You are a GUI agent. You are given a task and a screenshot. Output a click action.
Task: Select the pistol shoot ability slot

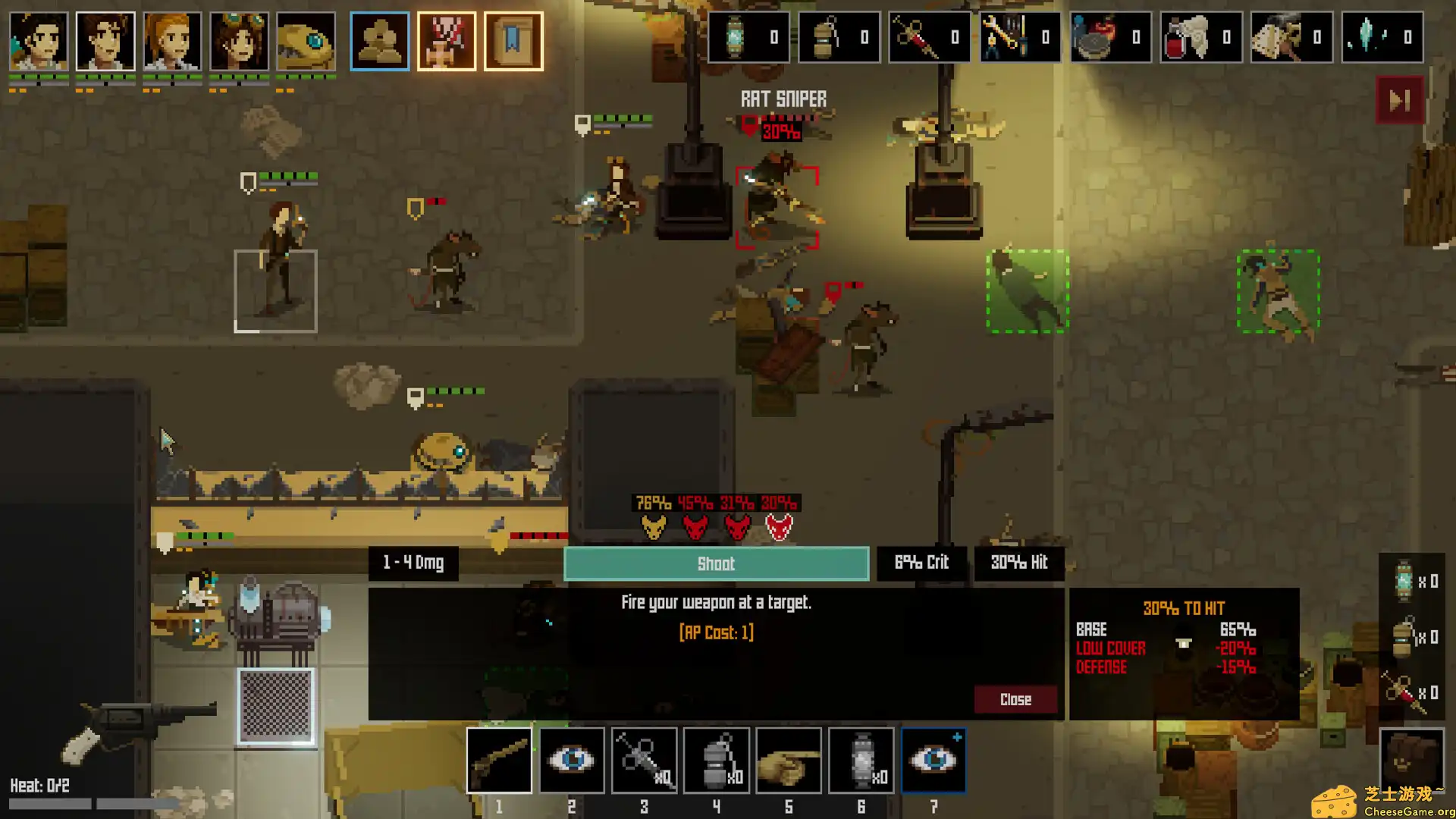point(499,760)
